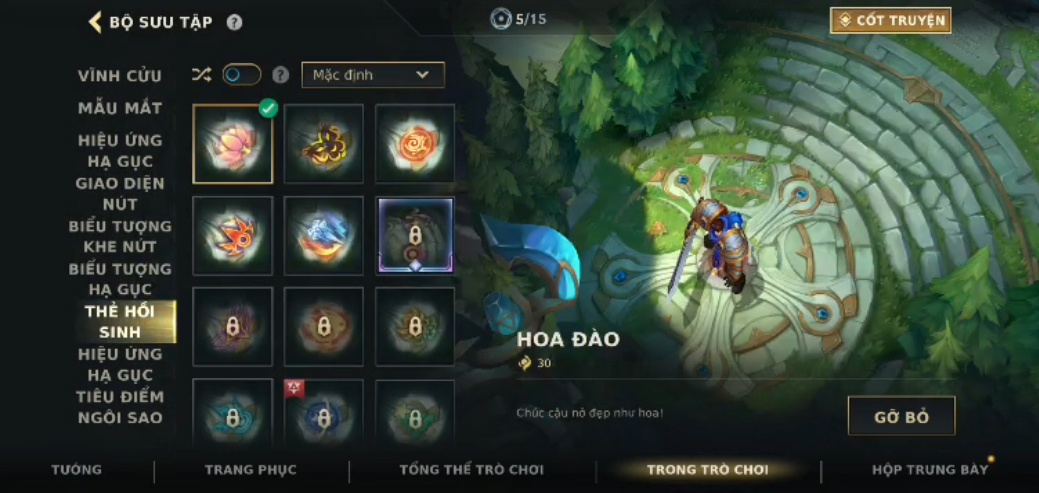Screen dimensions: 1039x493
Task: Switch to the Trang Phục tab
Action: click(x=250, y=470)
